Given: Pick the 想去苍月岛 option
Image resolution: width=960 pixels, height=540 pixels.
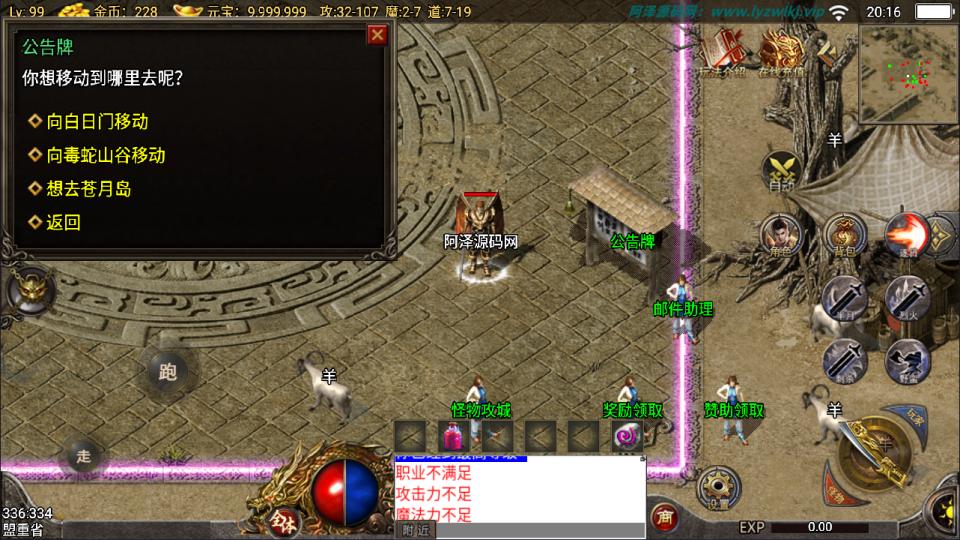Looking at the screenshot, I should pos(88,188).
